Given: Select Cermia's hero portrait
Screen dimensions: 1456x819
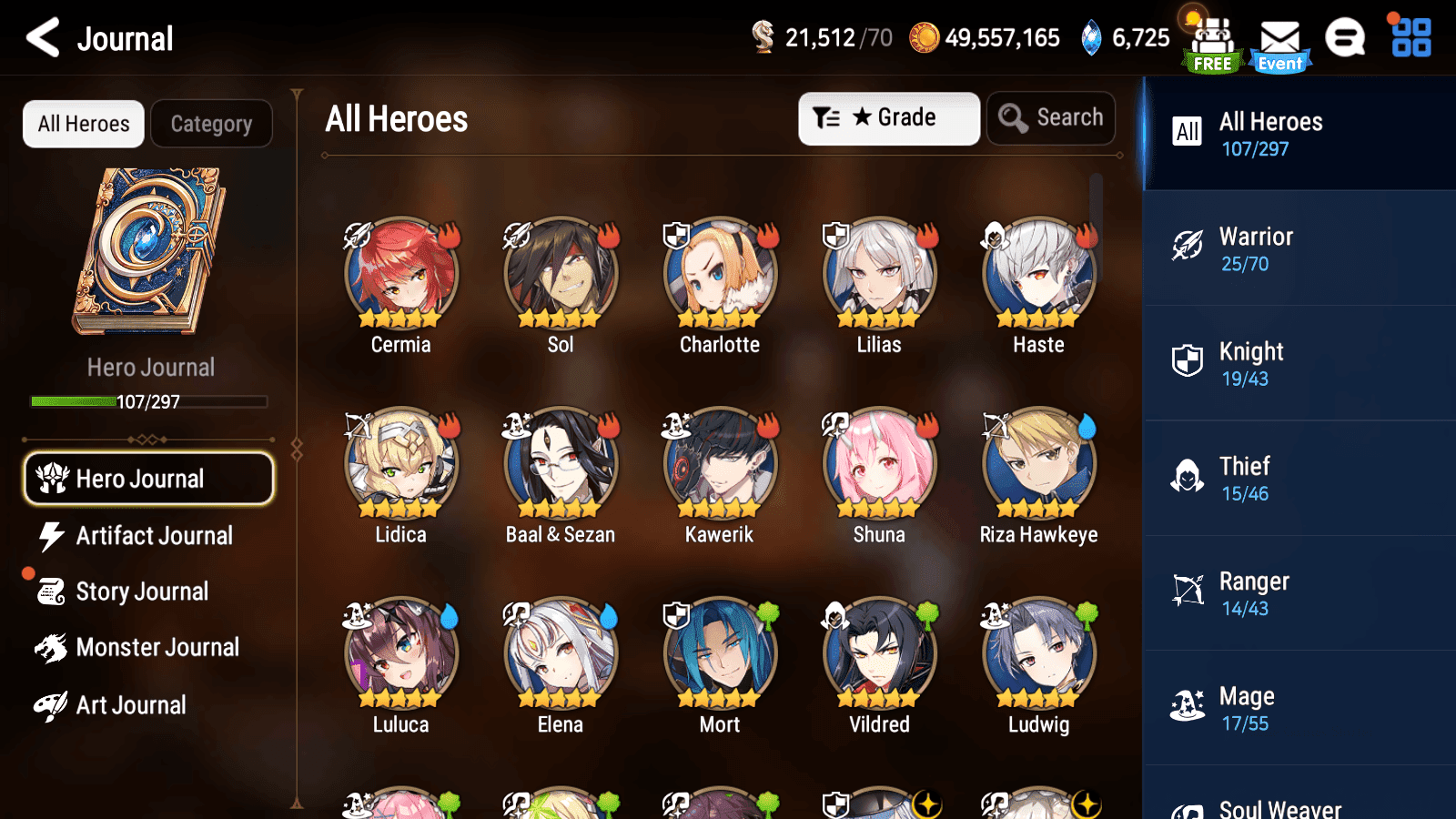Looking at the screenshot, I should tap(400, 271).
